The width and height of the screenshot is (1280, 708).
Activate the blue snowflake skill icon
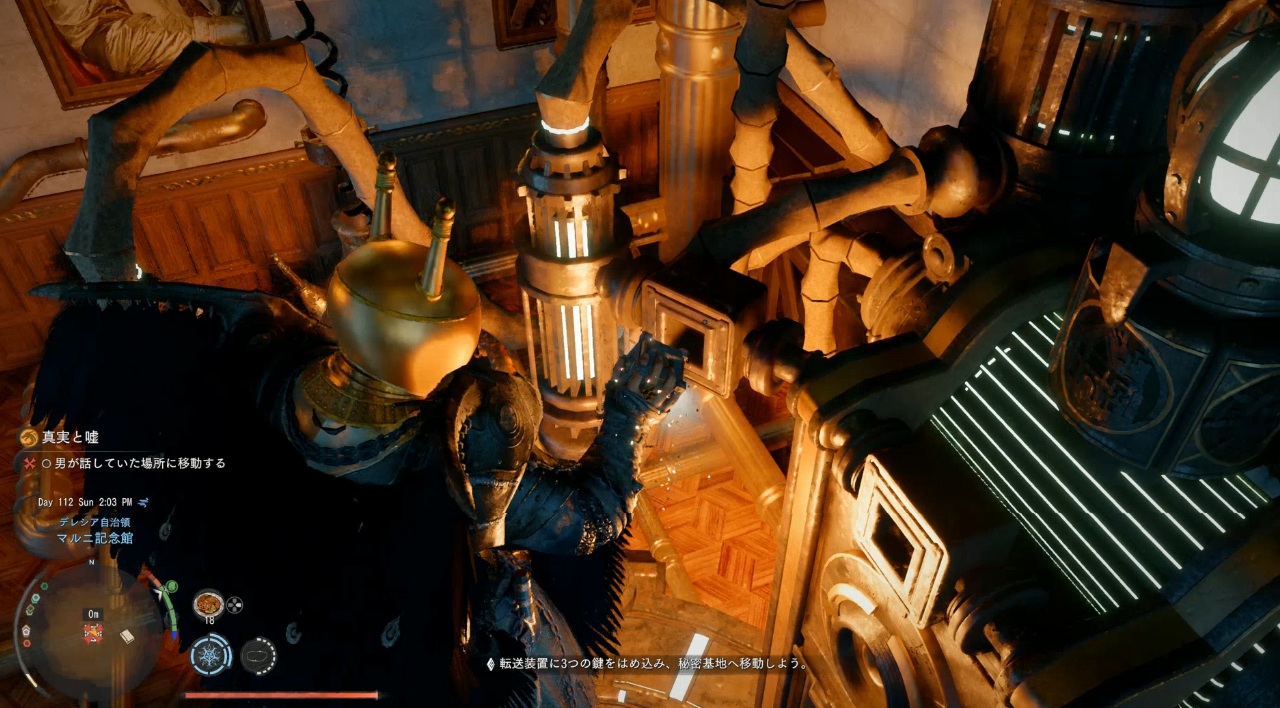tap(210, 655)
